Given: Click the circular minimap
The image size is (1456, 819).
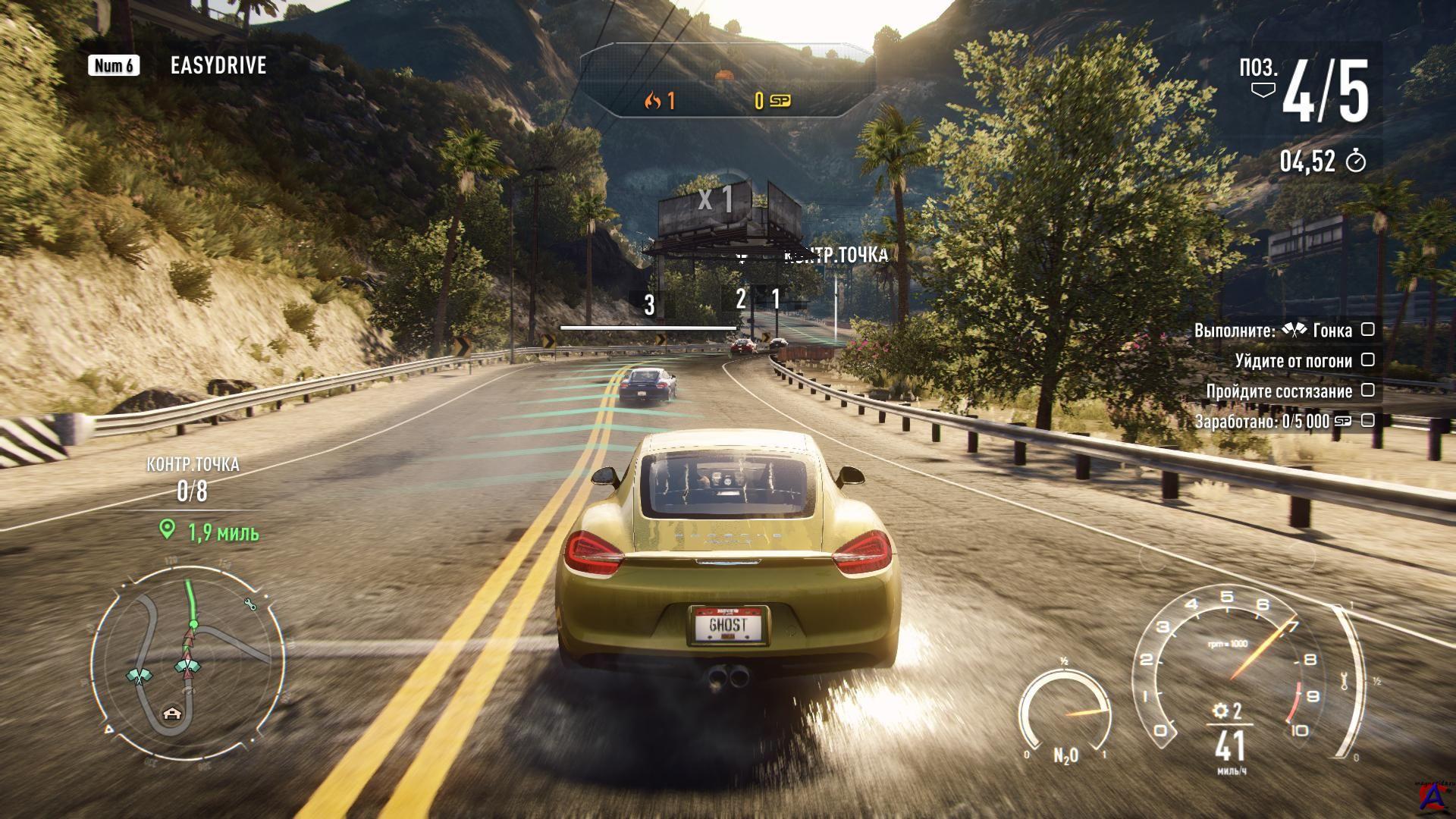Looking at the screenshot, I should [188, 661].
